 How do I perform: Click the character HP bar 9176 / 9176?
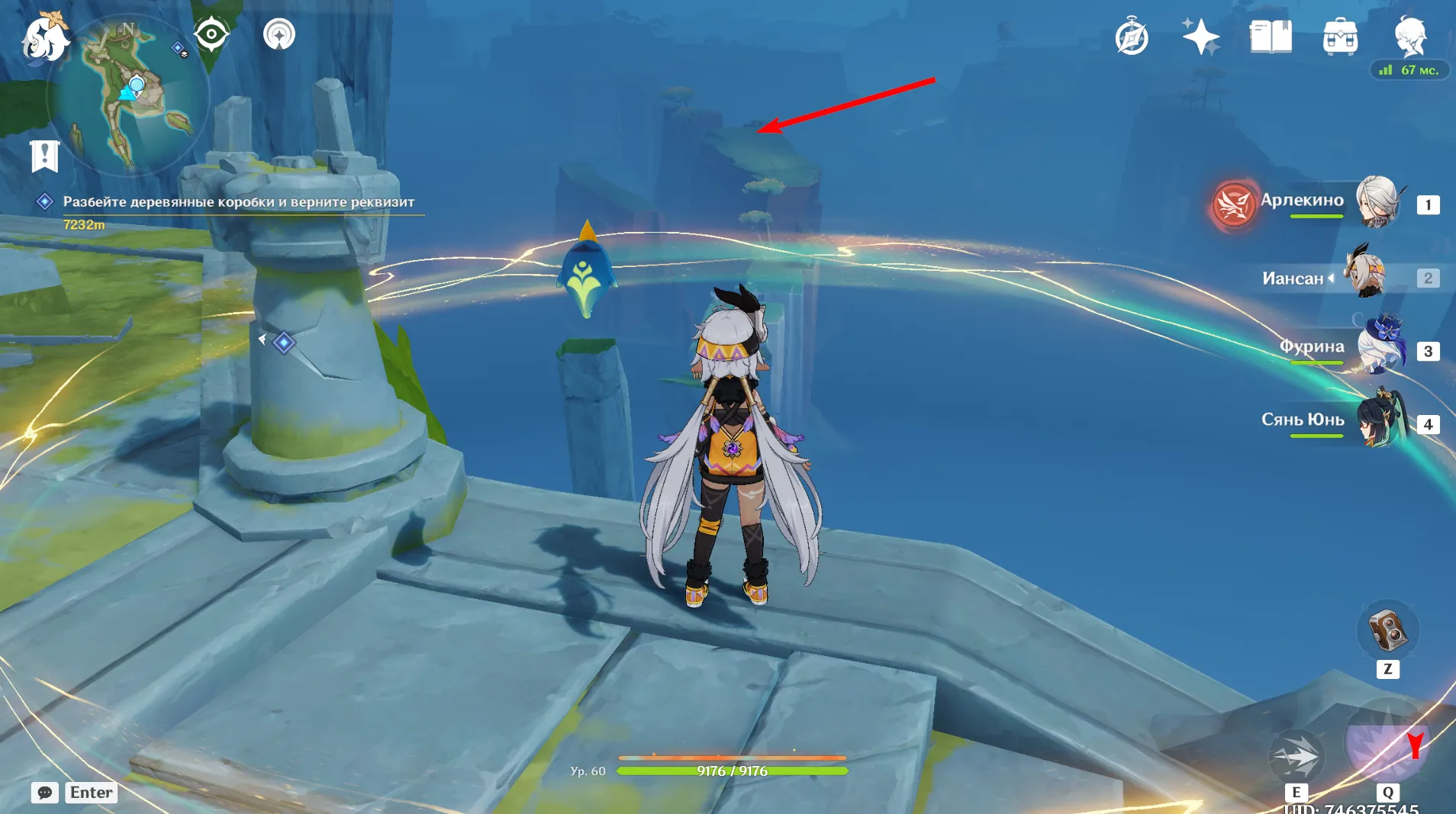click(x=732, y=771)
